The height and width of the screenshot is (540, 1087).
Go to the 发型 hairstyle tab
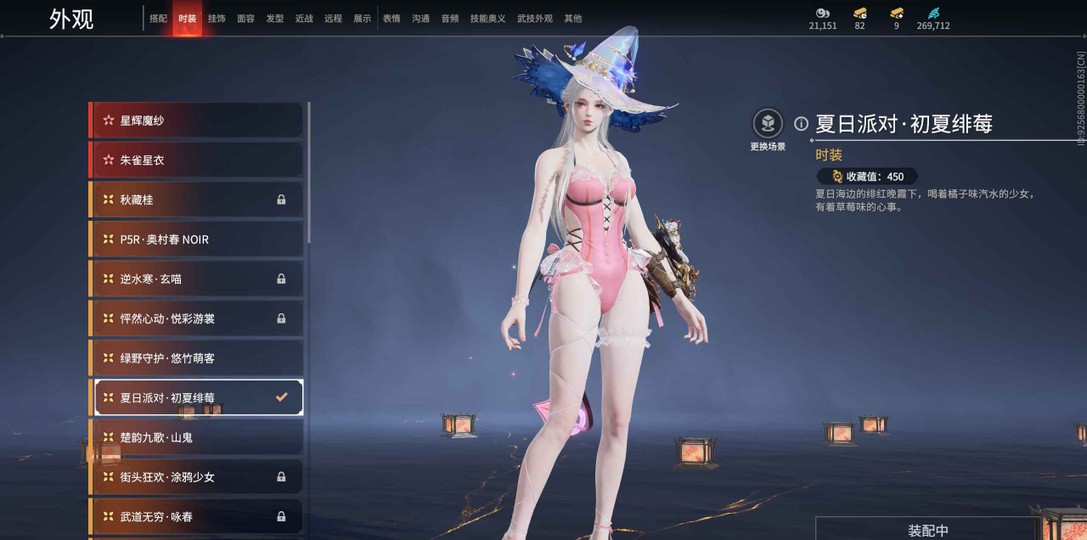click(274, 19)
